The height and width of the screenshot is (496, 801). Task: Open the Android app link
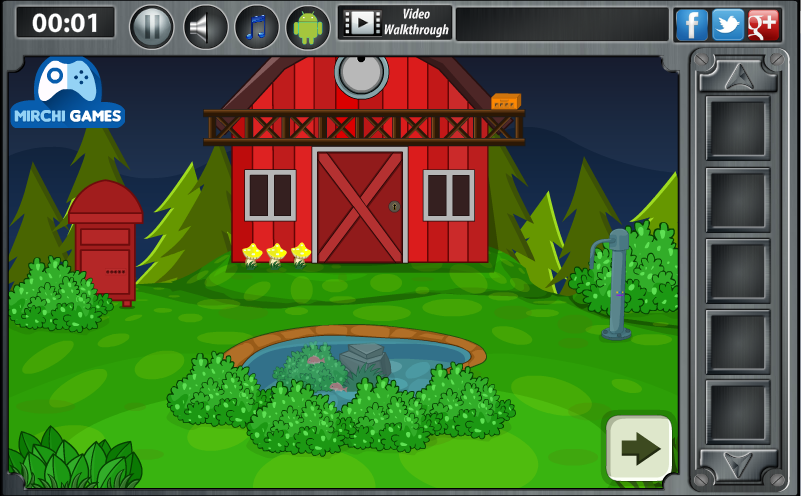pyautogui.click(x=308, y=26)
